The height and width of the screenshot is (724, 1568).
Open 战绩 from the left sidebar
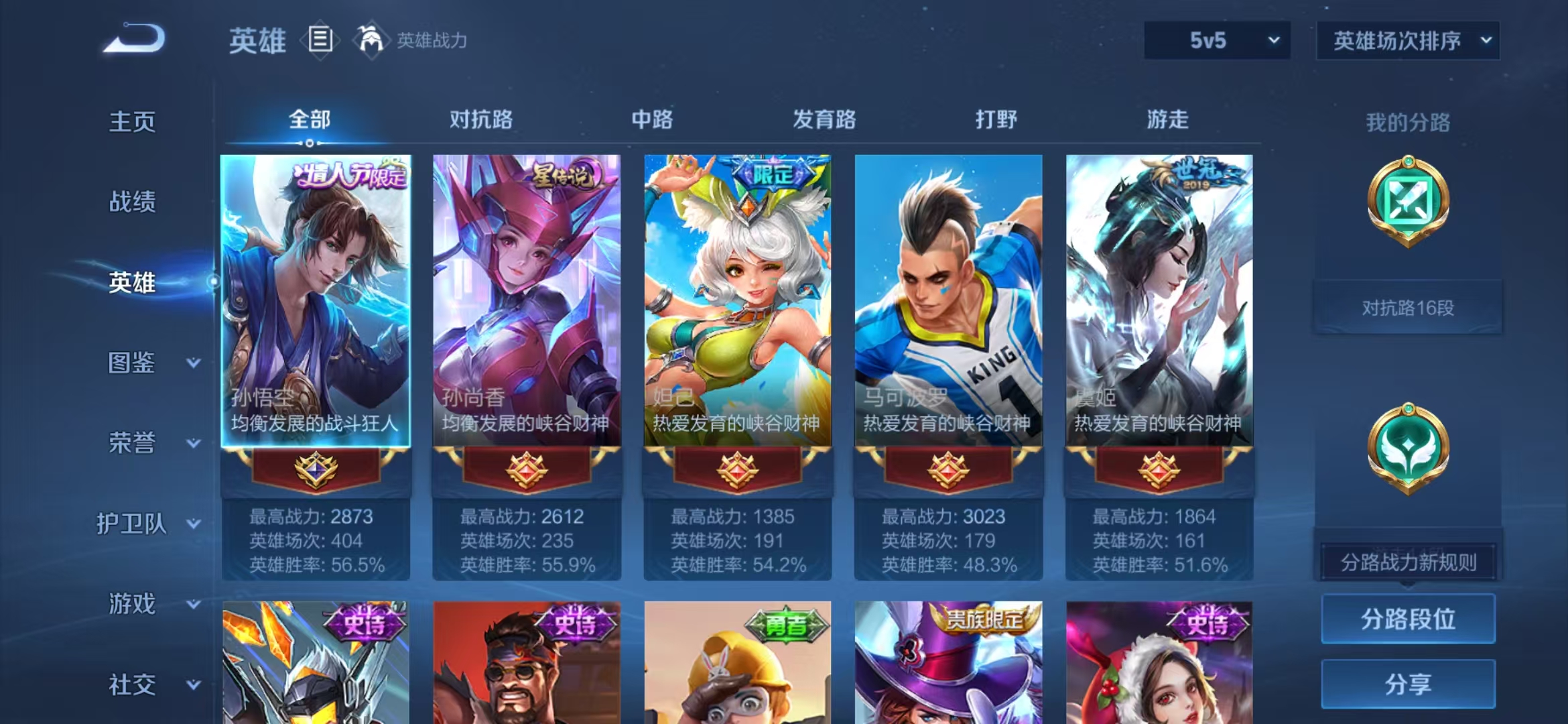131,202
